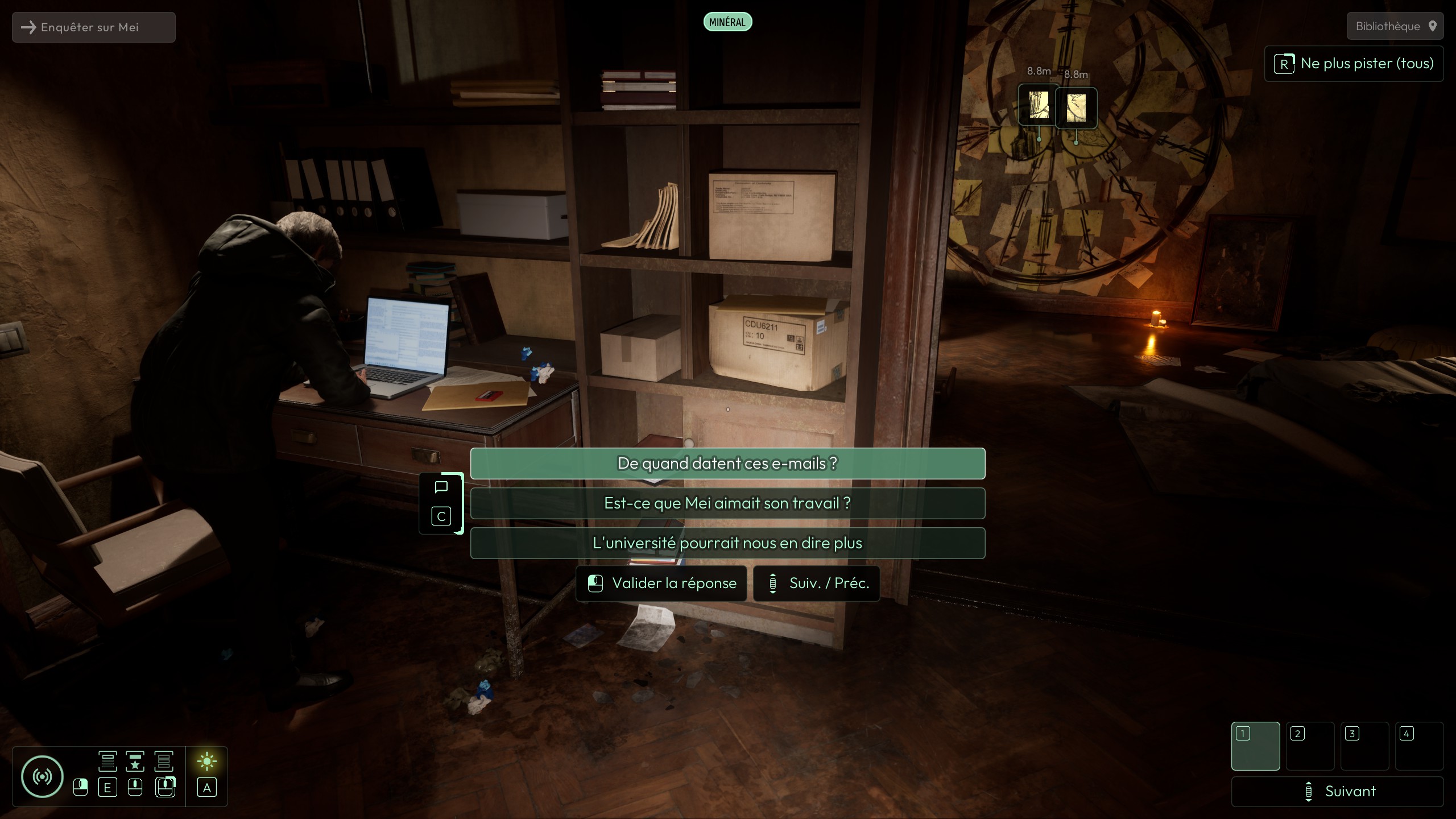
Task: Select "L'université pourrait nous en dire plus"
Action: [x=727, y=543]
